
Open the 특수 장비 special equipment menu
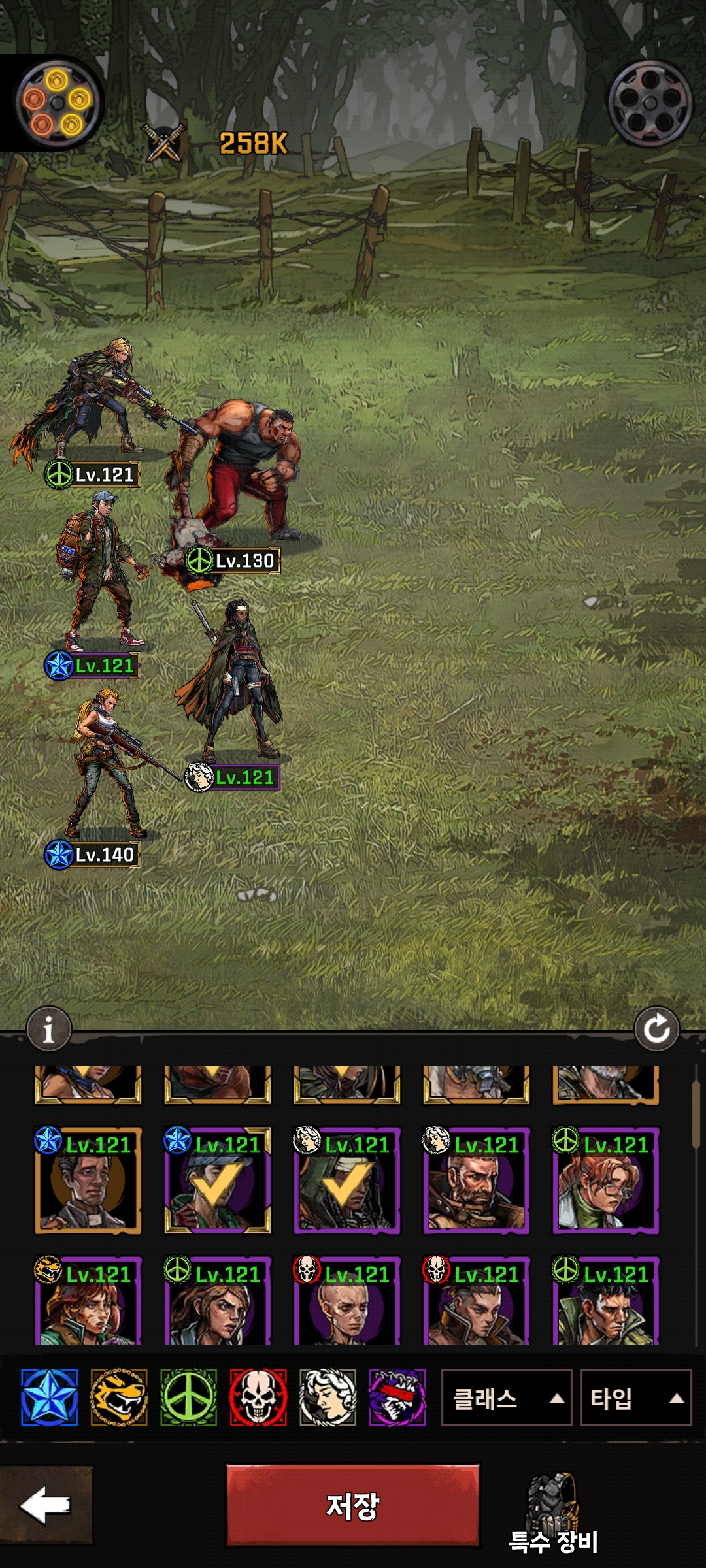click(x=553, y=1514)
